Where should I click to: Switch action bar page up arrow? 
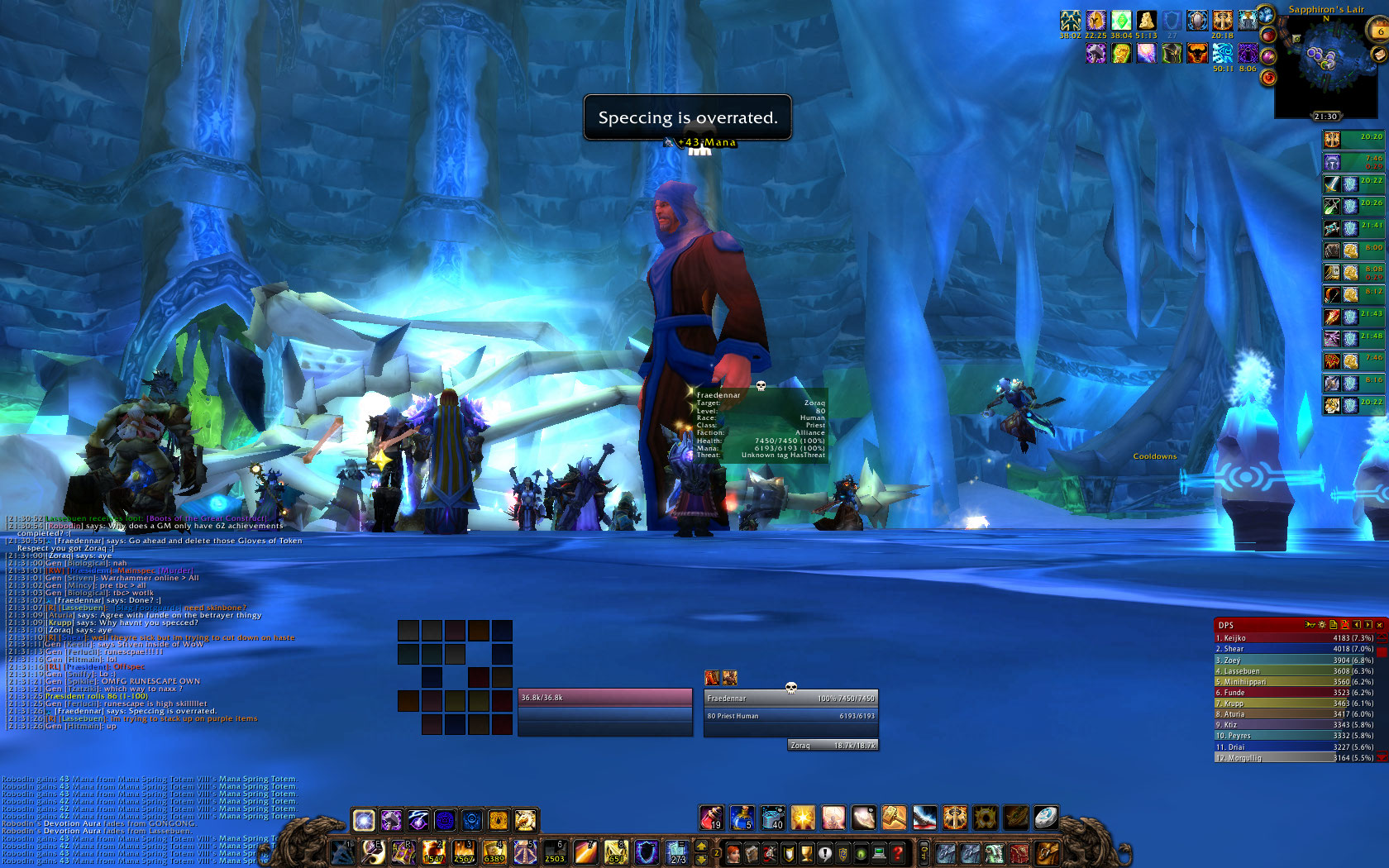[701, 845]
